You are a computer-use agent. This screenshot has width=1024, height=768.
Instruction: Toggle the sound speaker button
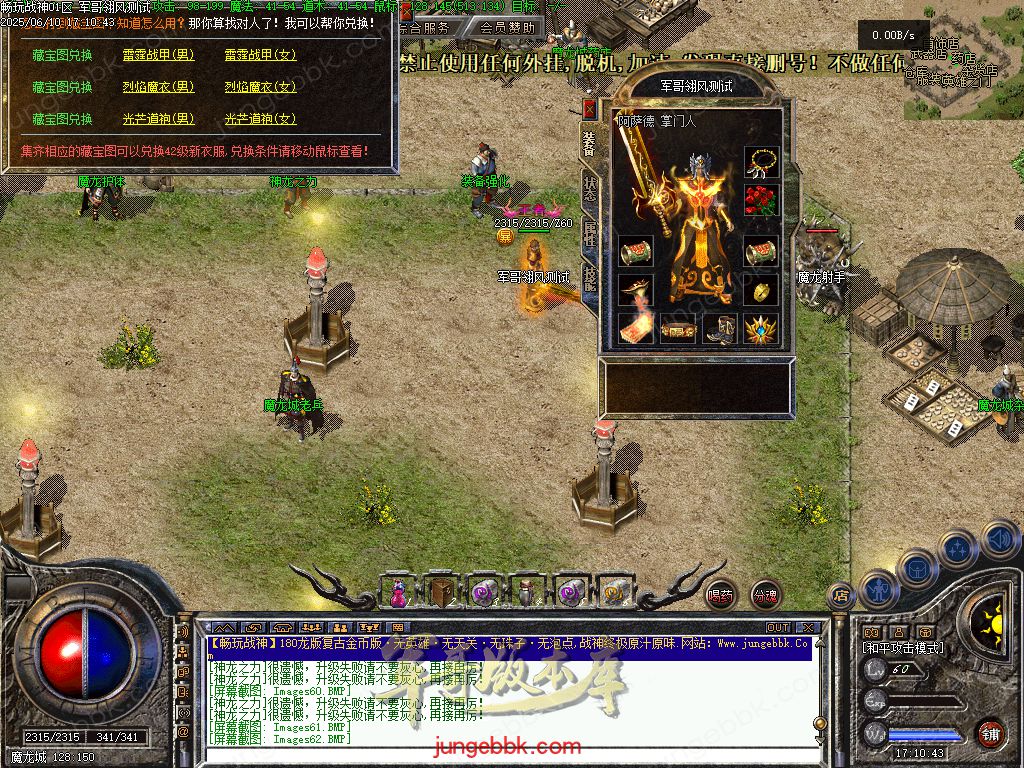click(1000, 541)
